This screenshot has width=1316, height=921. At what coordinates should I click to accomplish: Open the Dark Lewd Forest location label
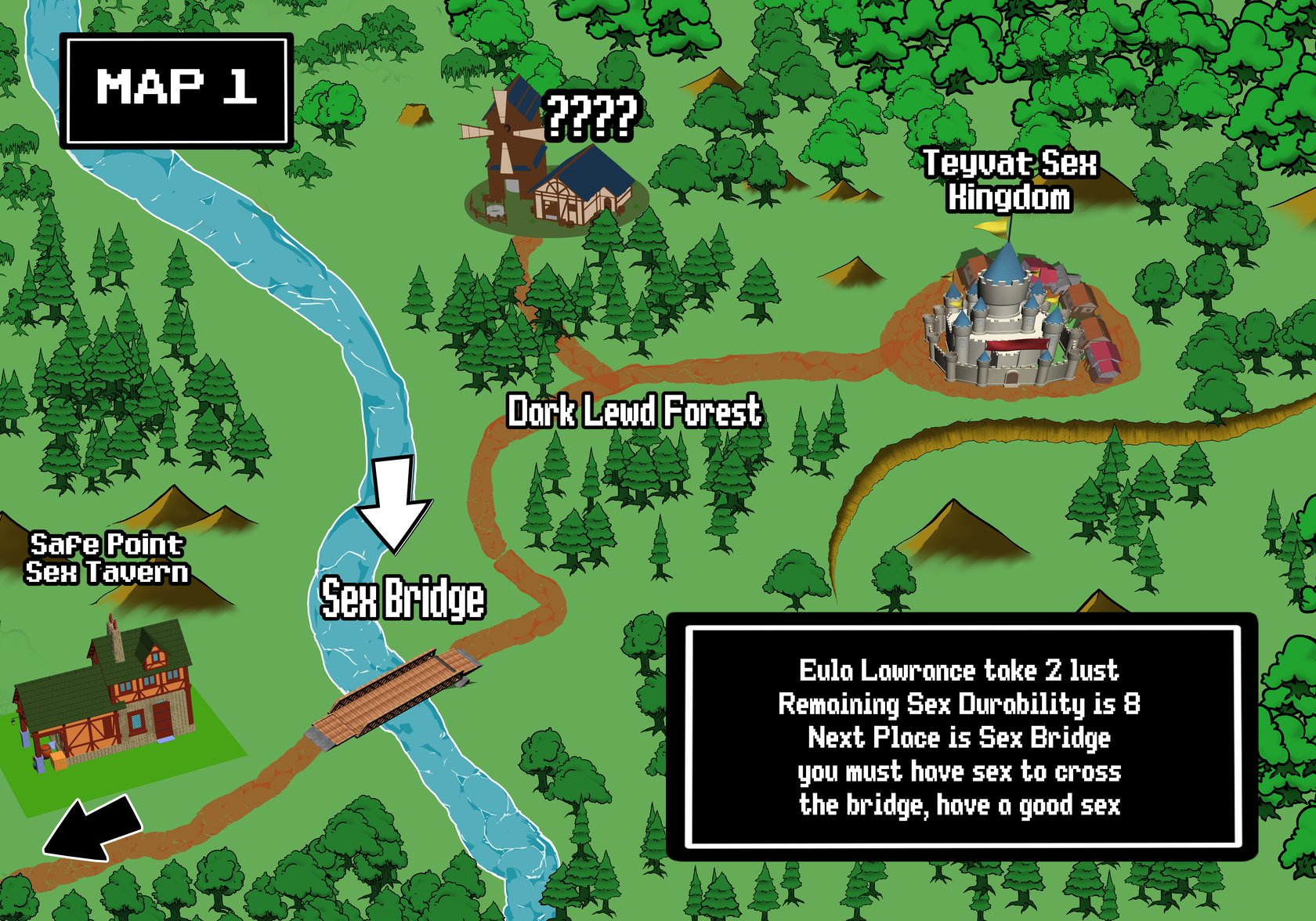pyautogui.click(x=634, y=412)
